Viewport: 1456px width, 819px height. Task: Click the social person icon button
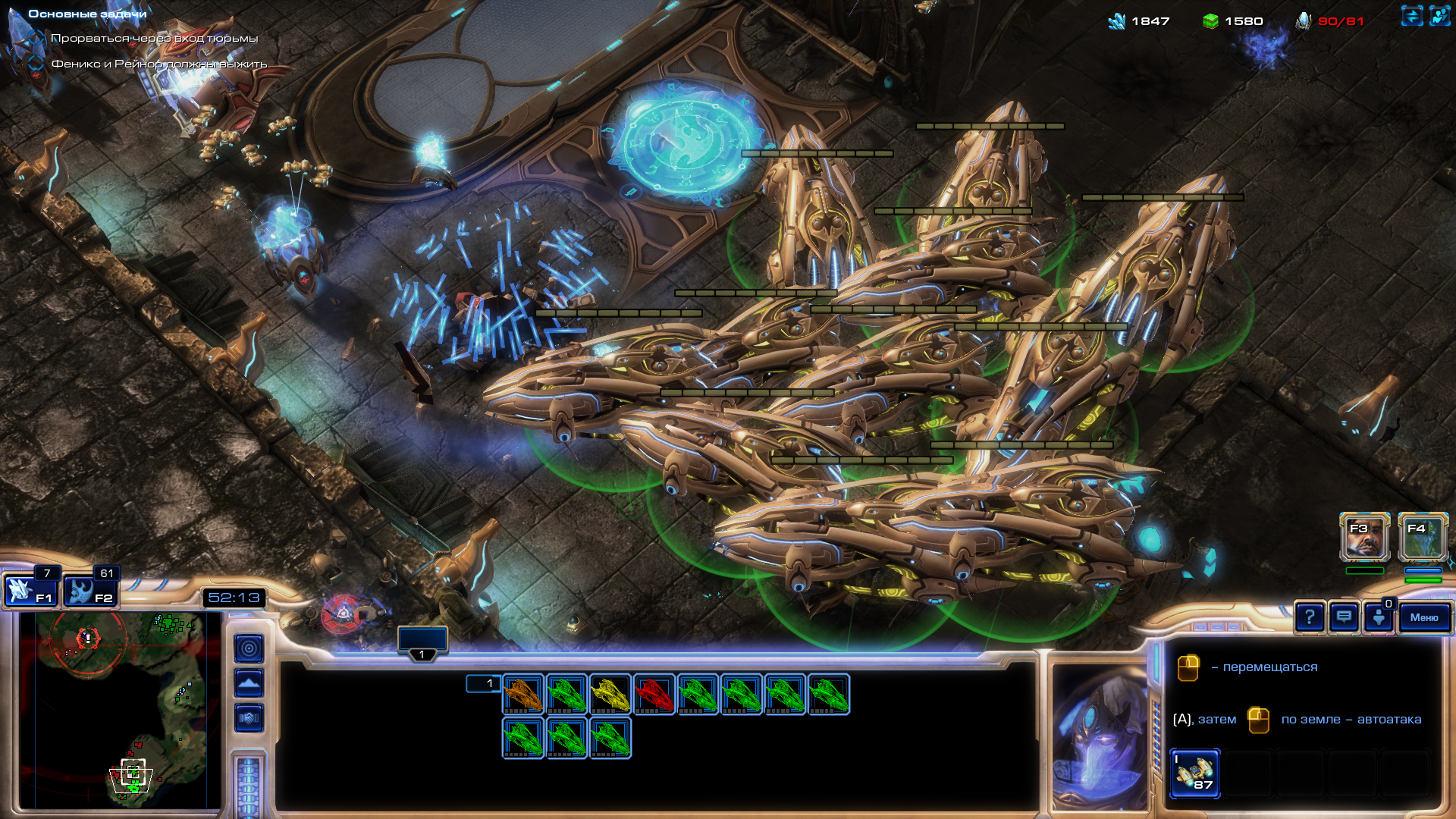click(1379, 617)
